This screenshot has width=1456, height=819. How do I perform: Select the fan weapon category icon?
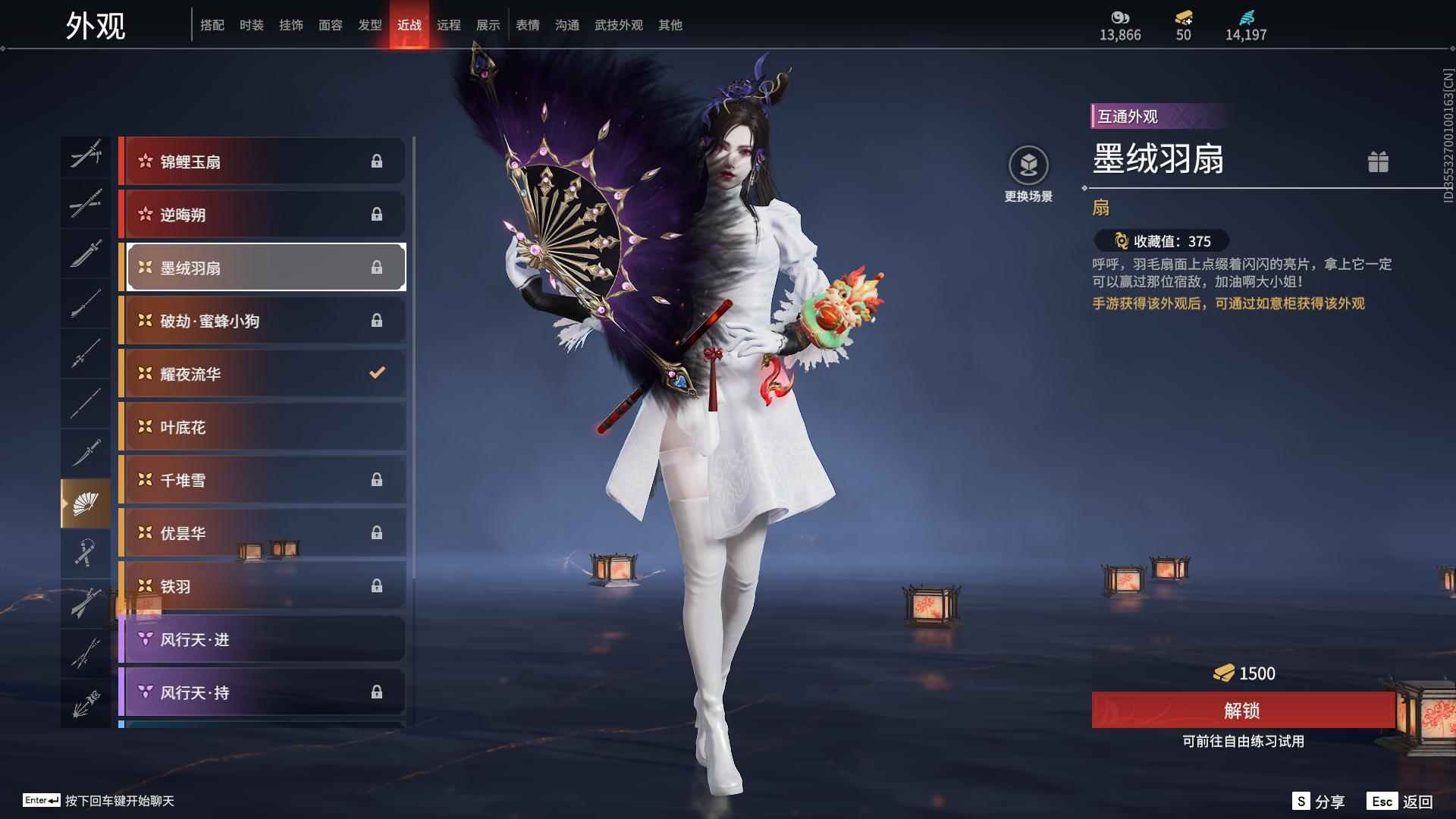[x=86, y=503]
